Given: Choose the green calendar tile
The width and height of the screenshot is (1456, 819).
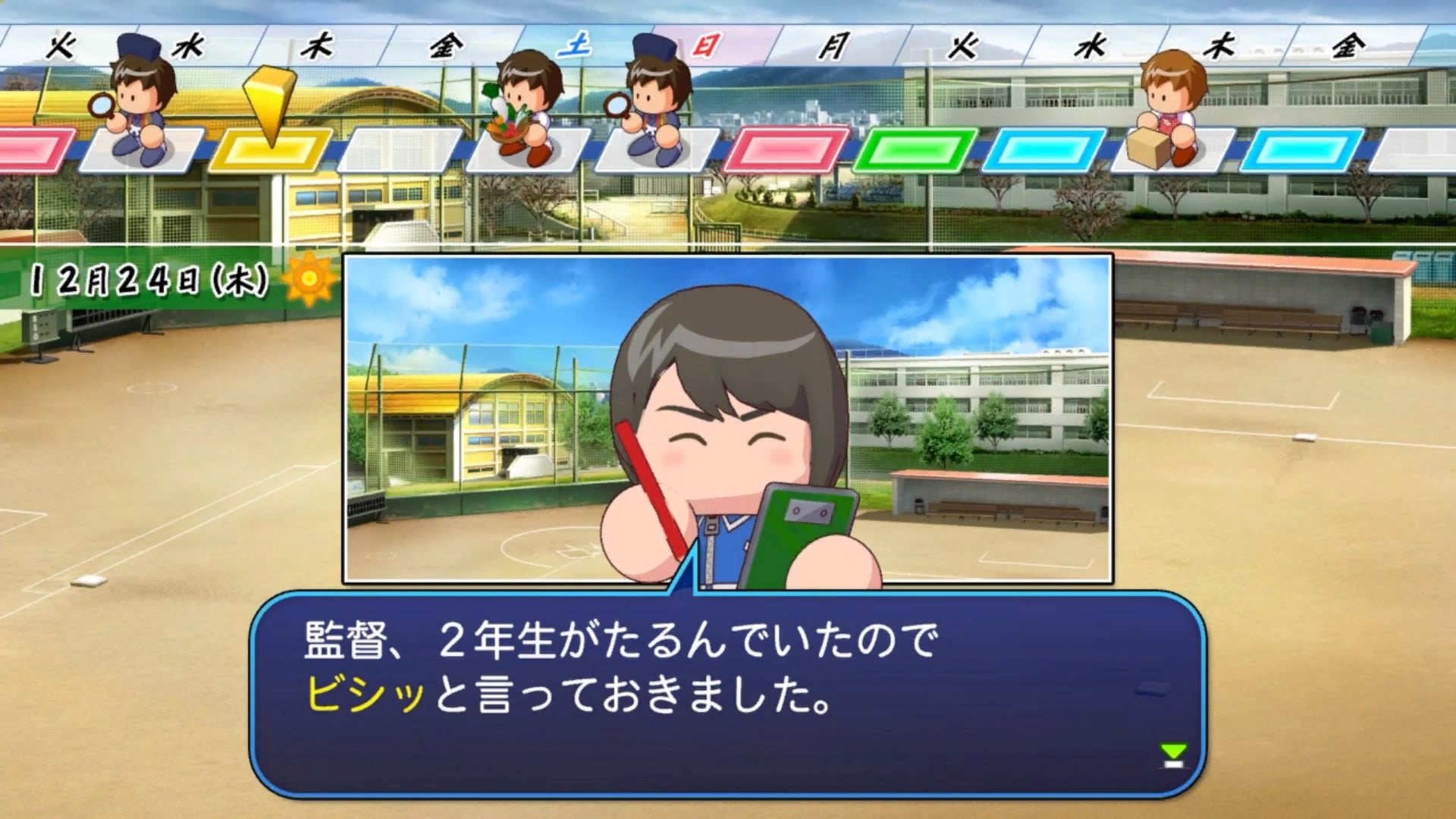Looking at the screenshot, I should [915, 150].
